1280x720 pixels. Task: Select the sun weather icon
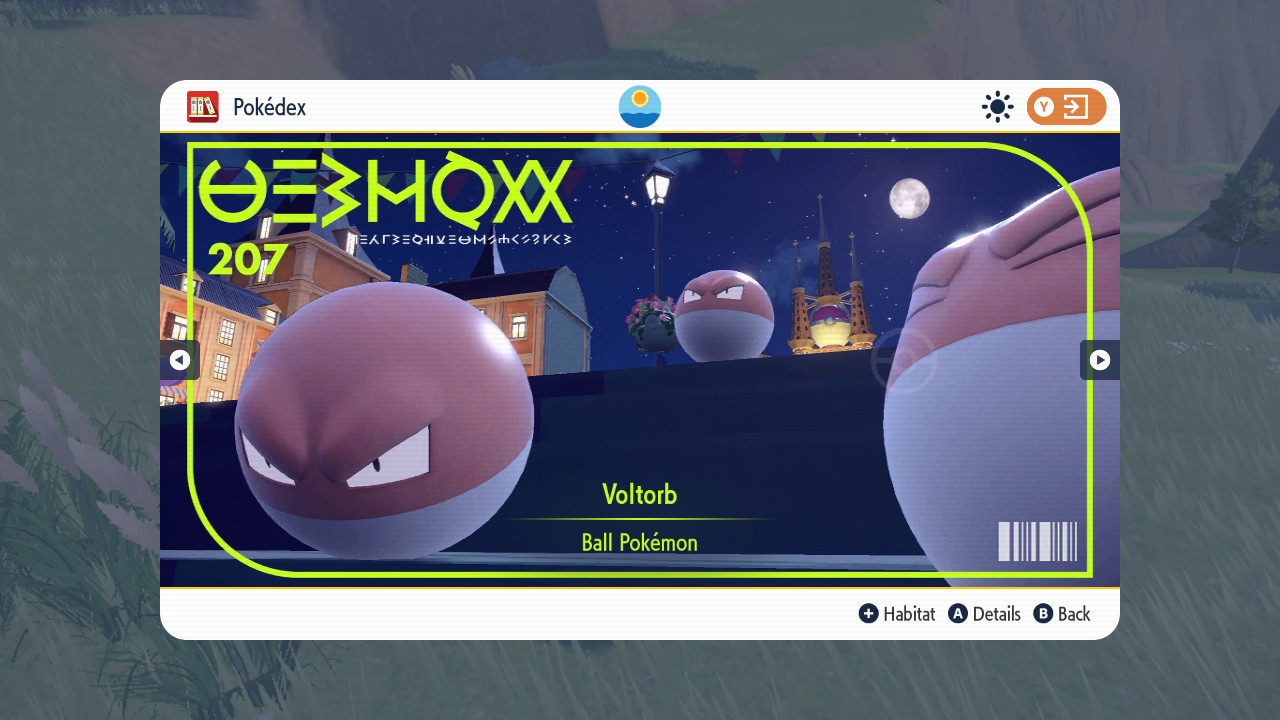coord(997,107)
